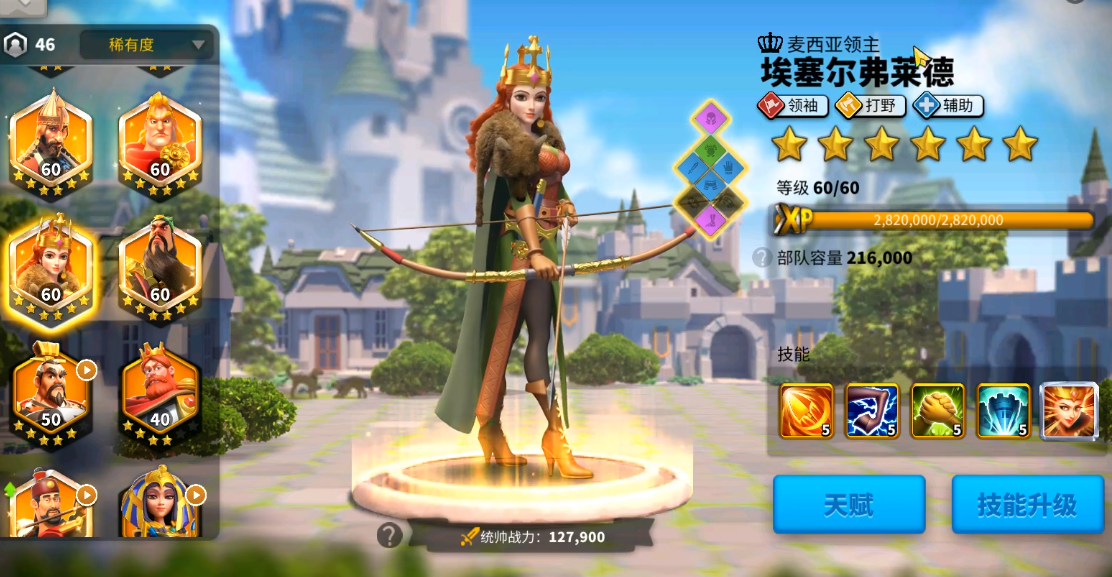Select the green handshake skill icon
Screen dimensions: 1112x577
[937, 411]
